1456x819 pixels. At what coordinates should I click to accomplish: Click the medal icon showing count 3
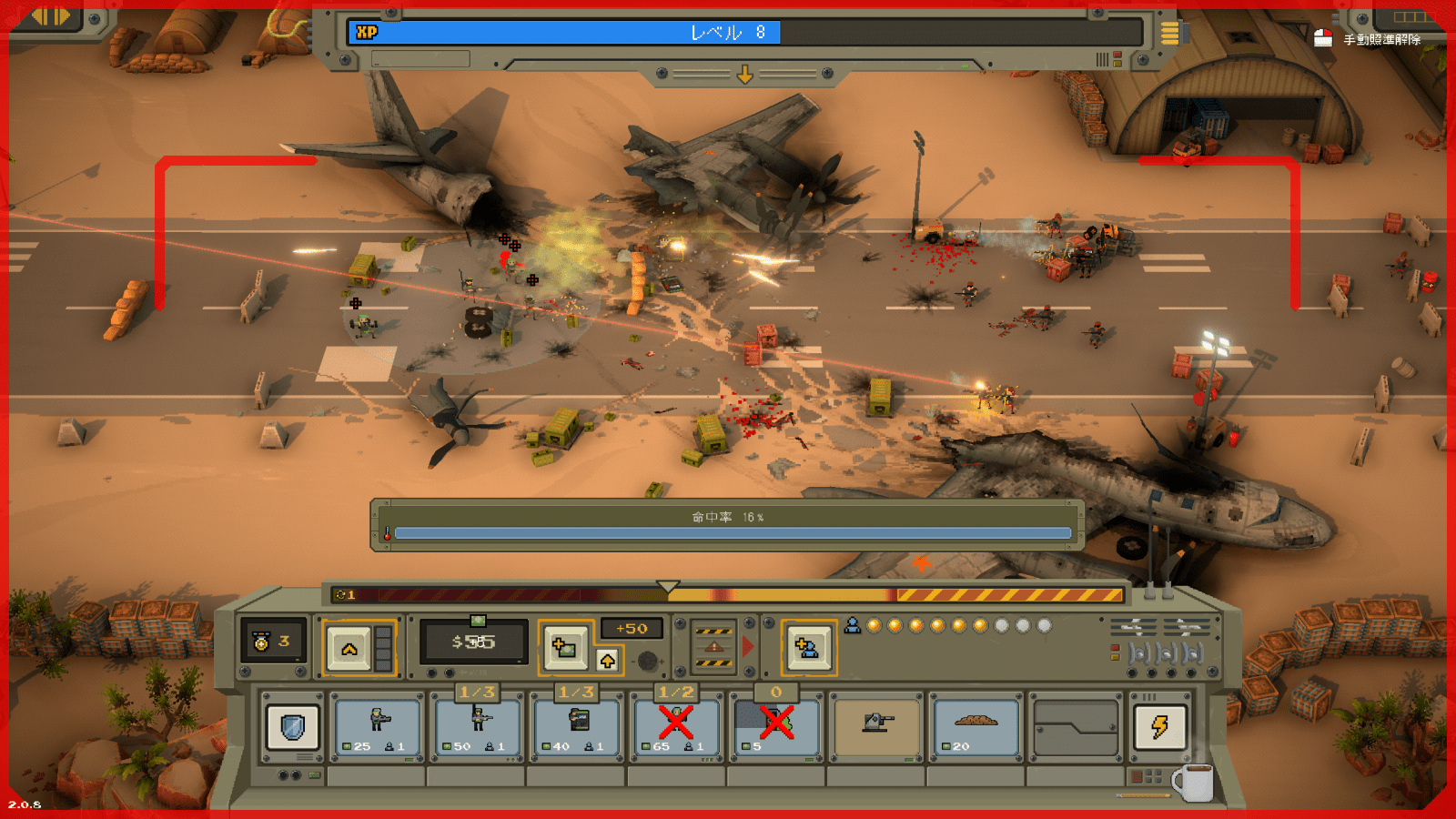click(261, 640)
